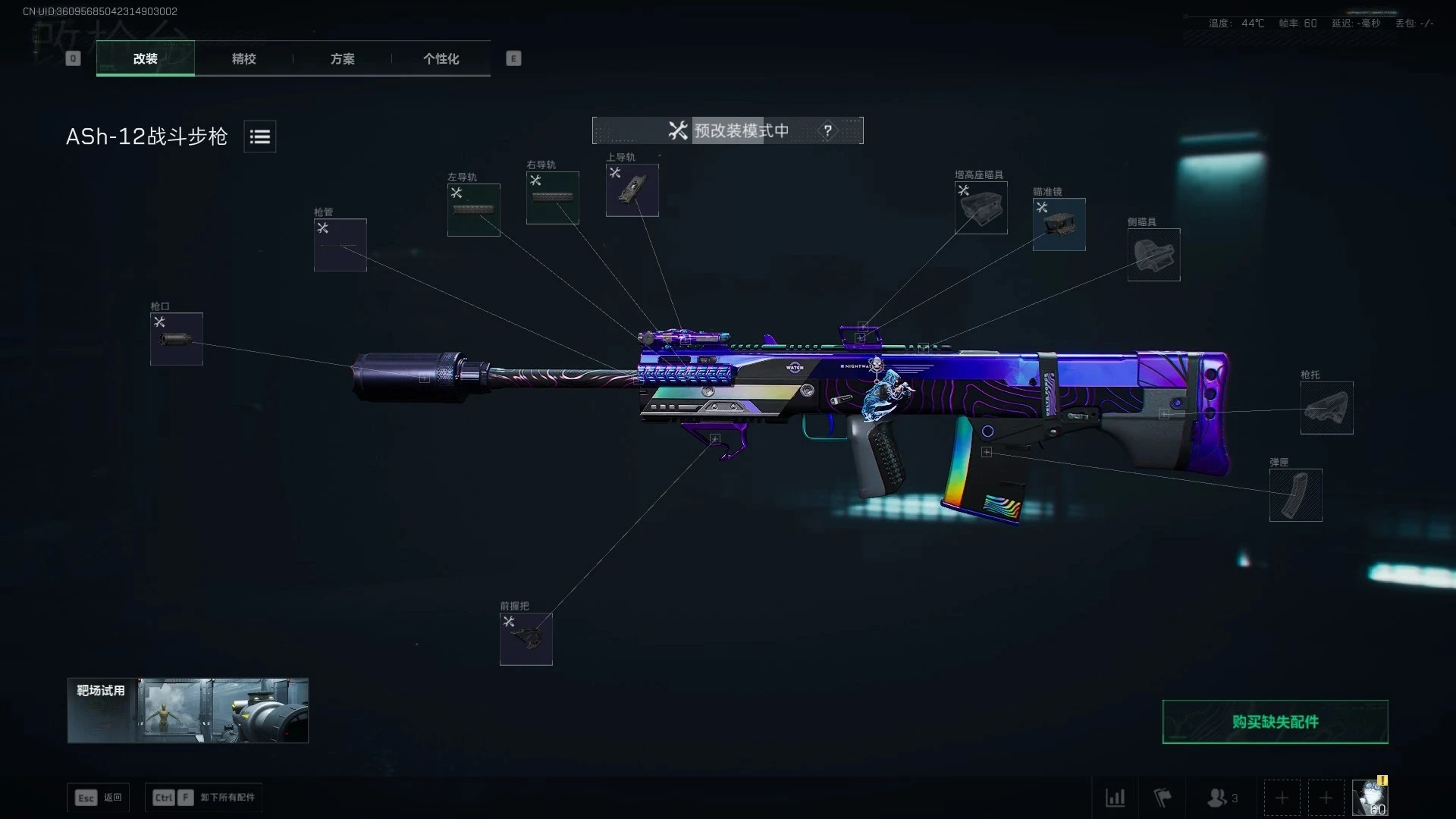Select the 方案 tab
The height and width of the screenshot is (819, 1456).
[x=342, y=58]
